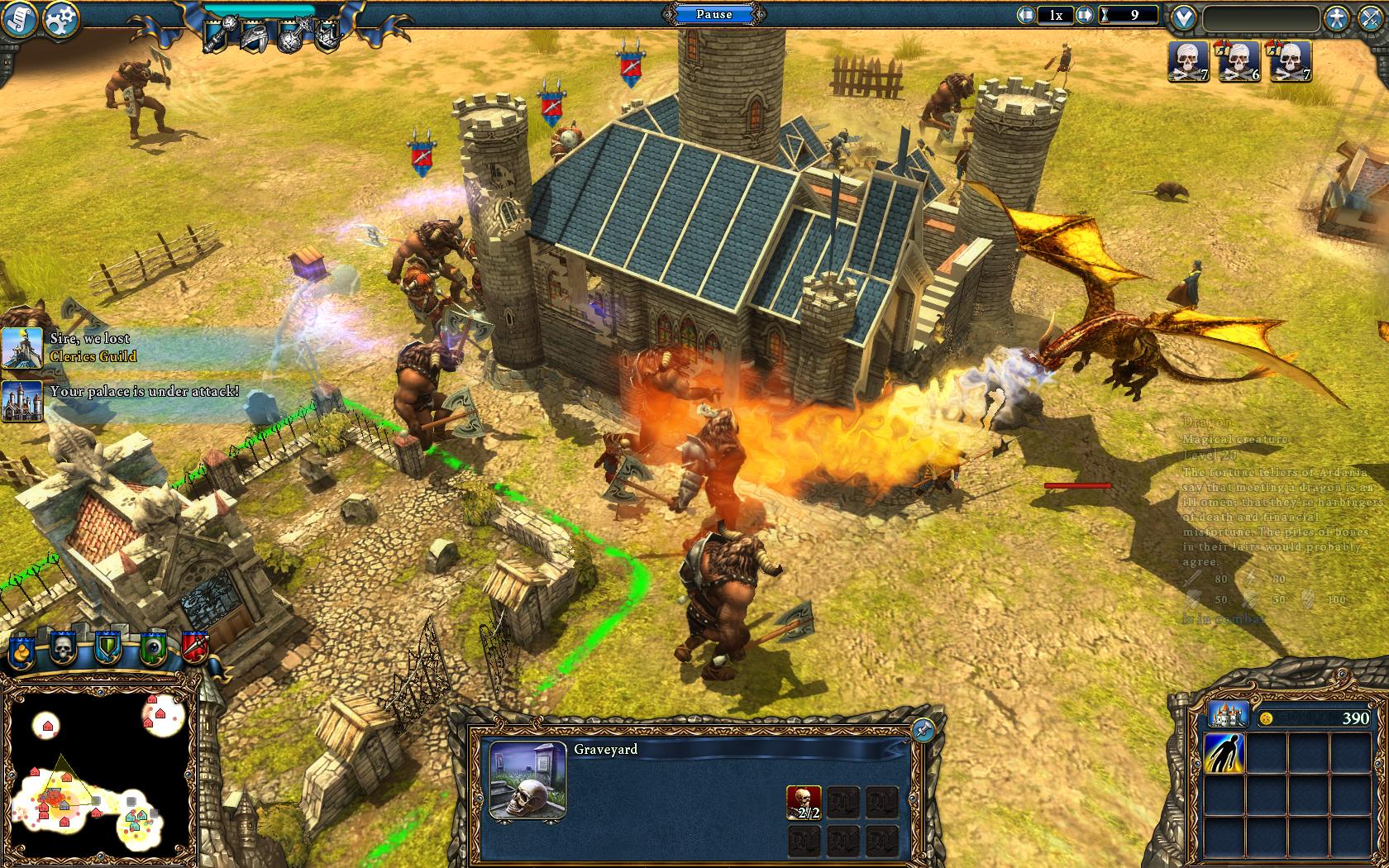This screenshot has width=1389, height=868.
Task: Open the gear settings menu
Action: click(x=60, y=18)
